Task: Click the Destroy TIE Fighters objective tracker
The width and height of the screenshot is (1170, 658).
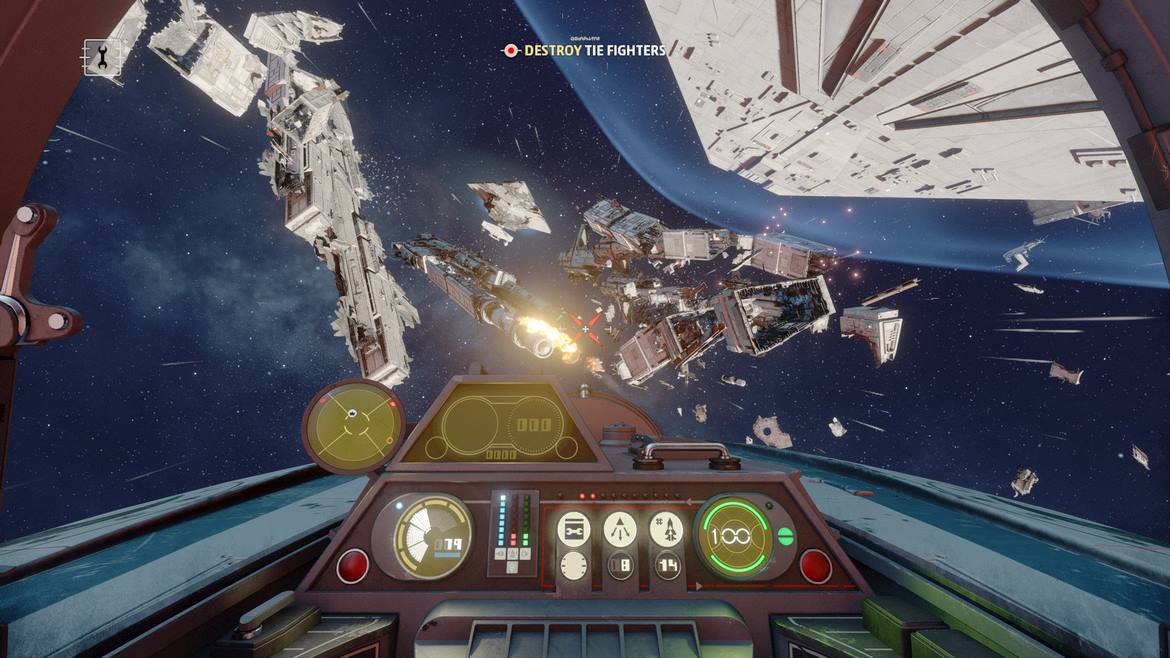Action: [x=585, y=50]
